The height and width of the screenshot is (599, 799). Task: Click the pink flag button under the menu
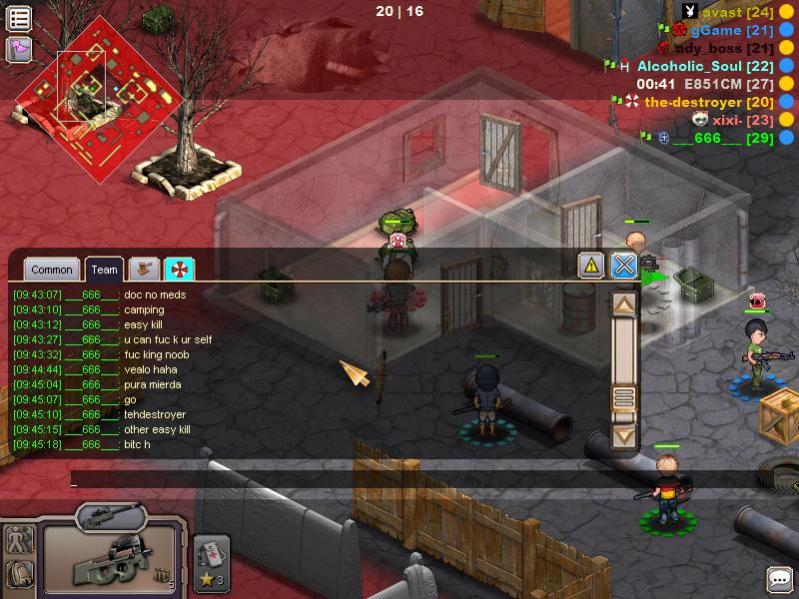click(x=19, y=48)
